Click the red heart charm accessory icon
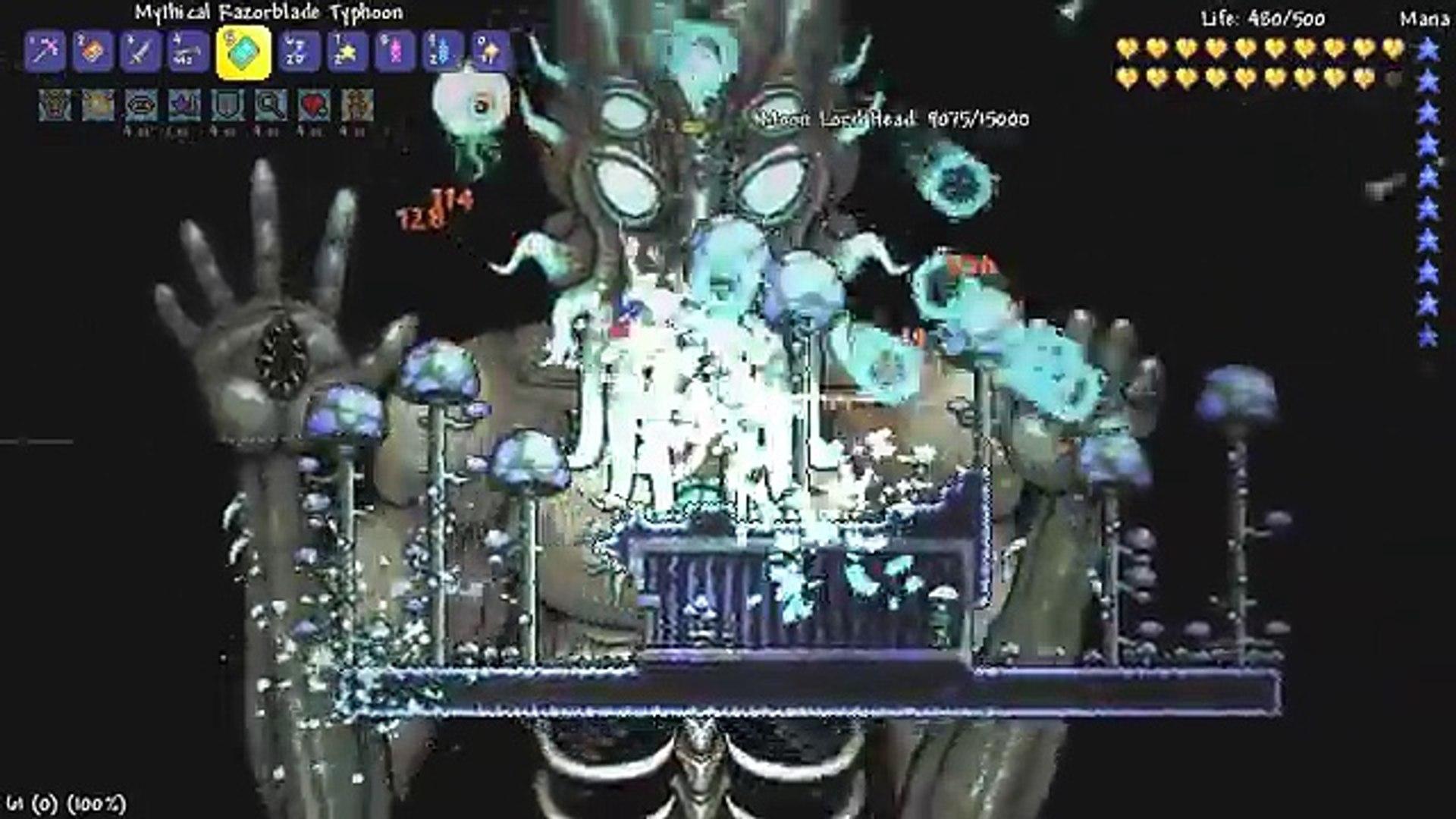The height and width of the screenshot is (819, 1456). pos(315,106)
